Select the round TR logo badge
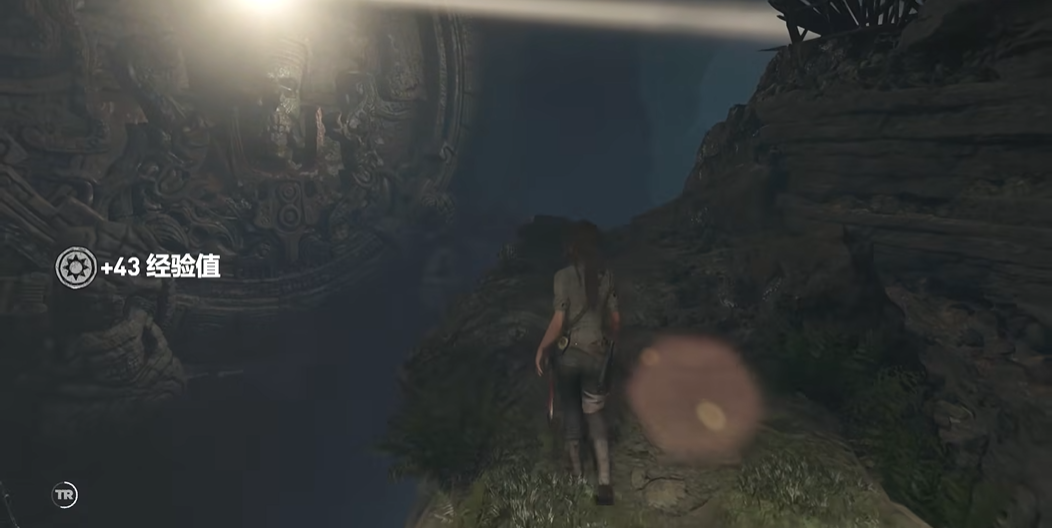The image size is (1052, 528). click(x=65, y=495)
